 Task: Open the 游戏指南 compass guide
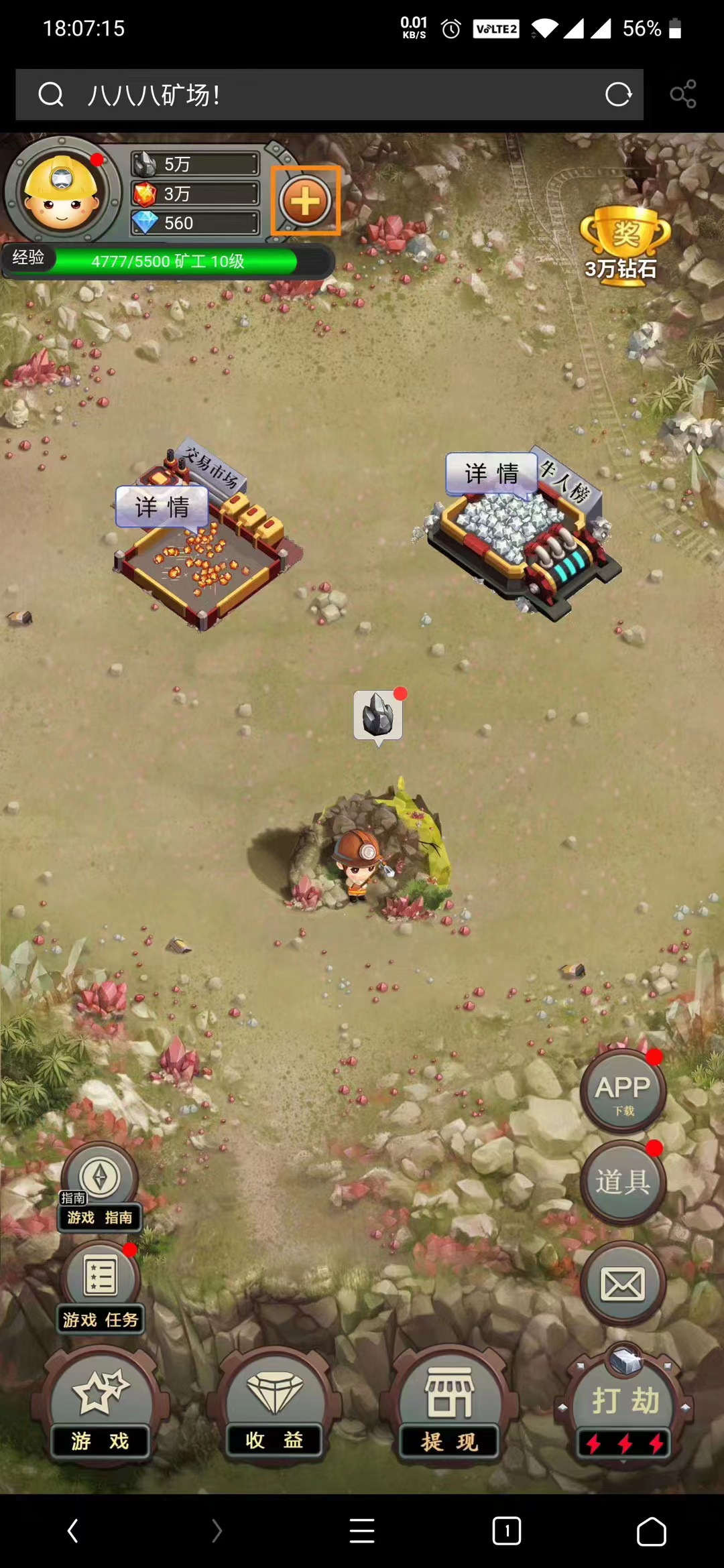pos(101,1187)
